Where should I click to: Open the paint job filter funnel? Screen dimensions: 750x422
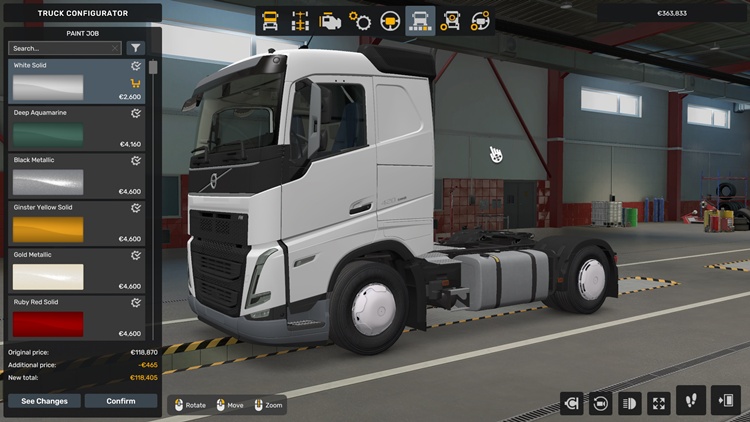tap(136, 48)
